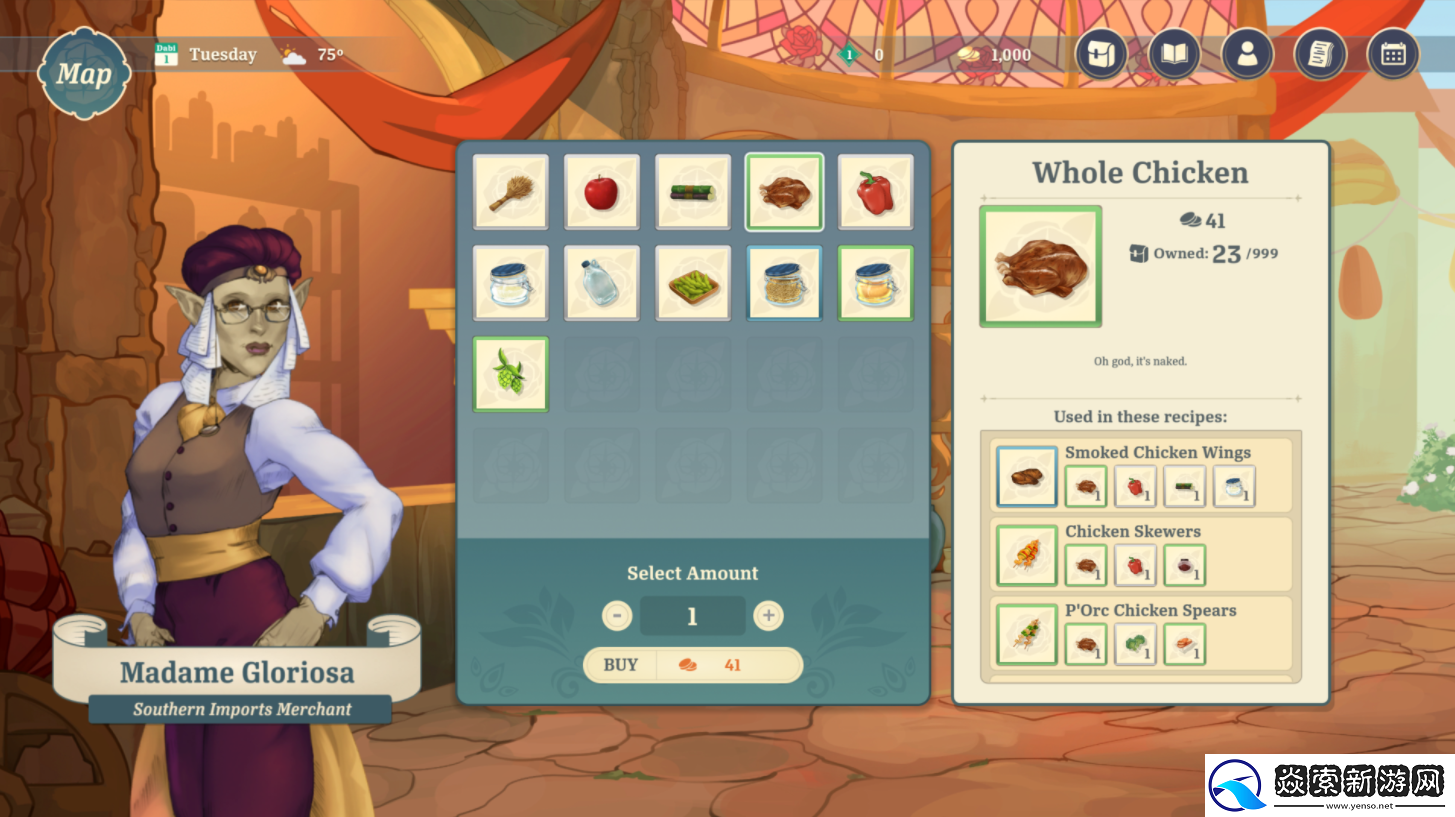Open the Map button
Viewport: 1455px width, 817px height.
pos(84,73)
